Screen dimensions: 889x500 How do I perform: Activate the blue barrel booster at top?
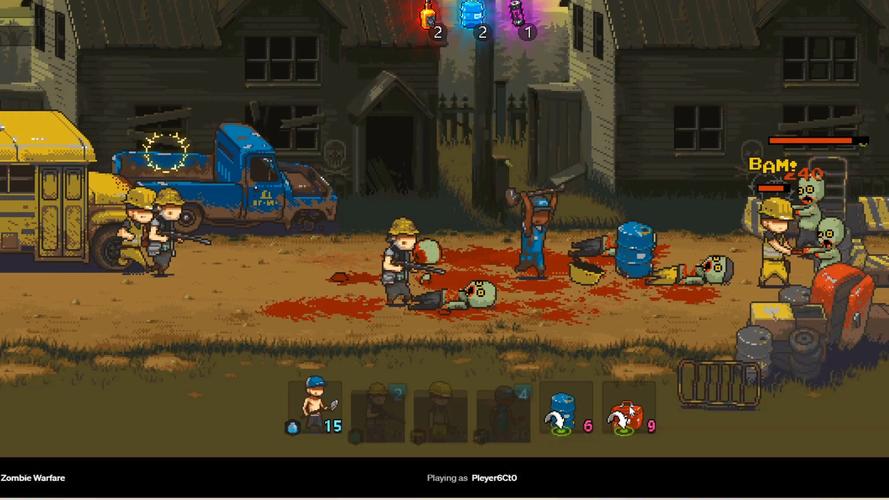(471, 14)
